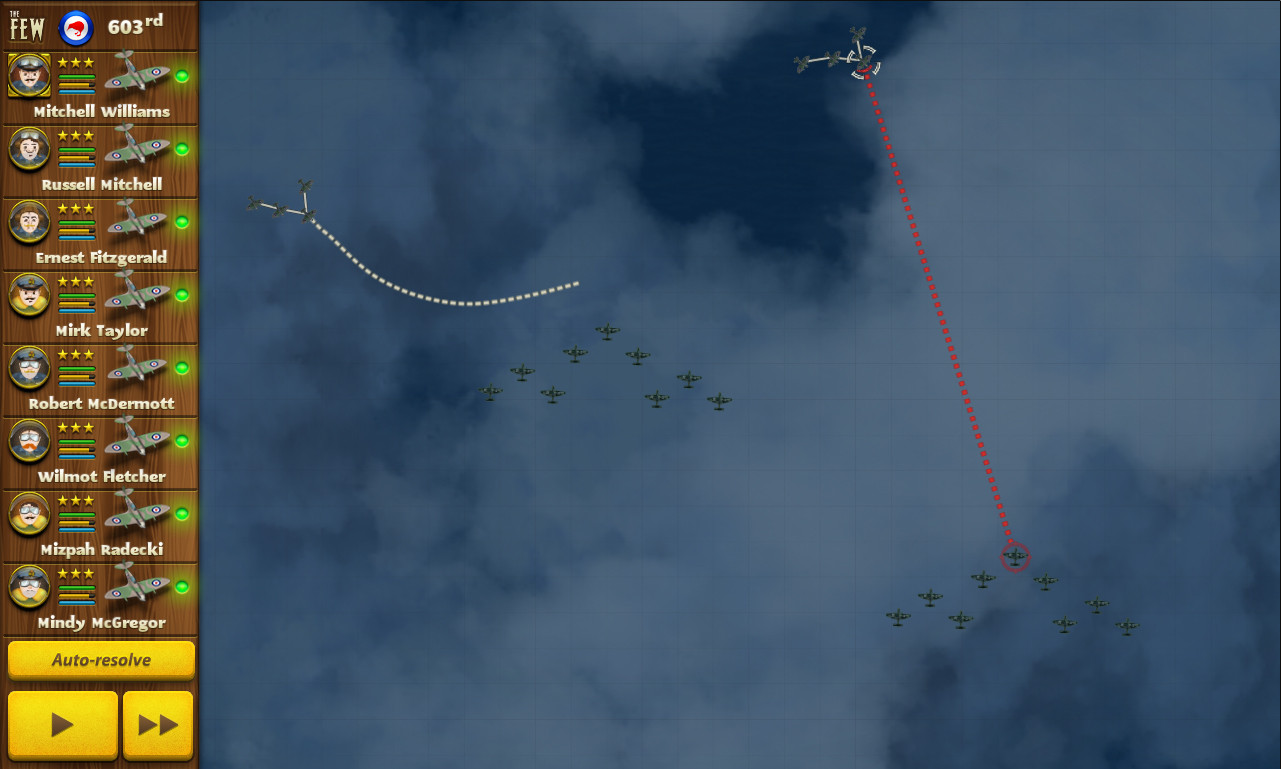This screenshot has height=769, width=1281.
Task: Select Robert McDermott's pilot portrait
Action: click(x=29, y=368)
